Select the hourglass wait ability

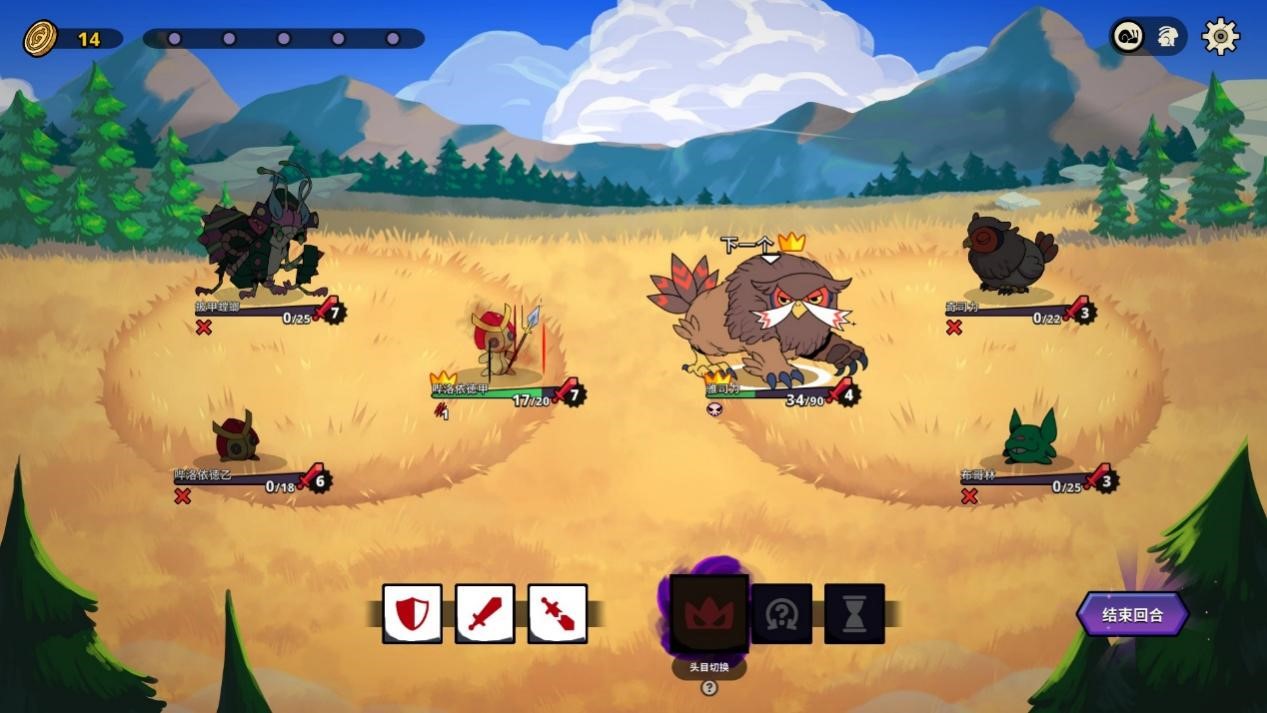854,613
